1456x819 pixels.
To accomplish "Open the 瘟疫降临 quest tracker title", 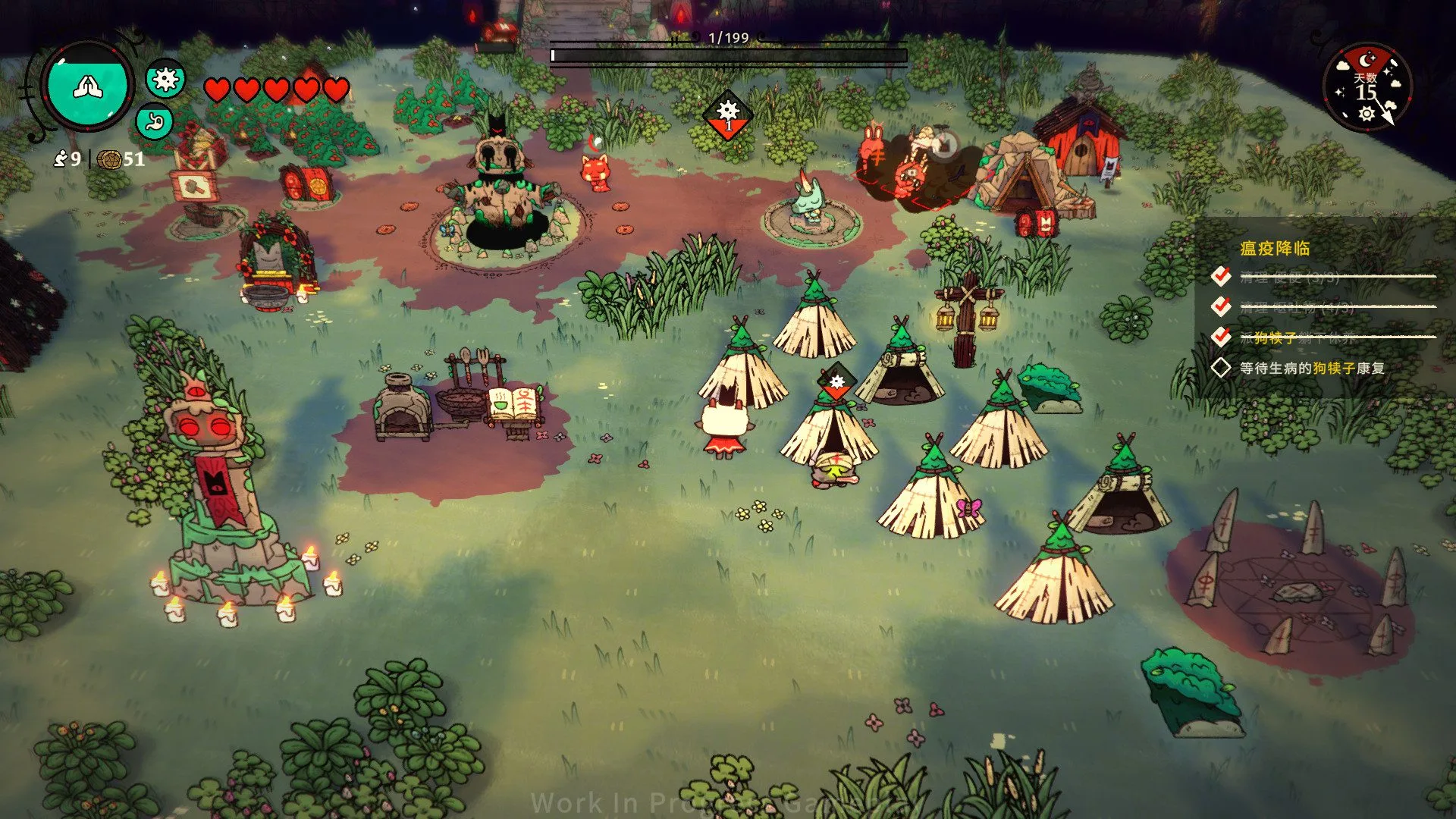I will click(1275, 249).
